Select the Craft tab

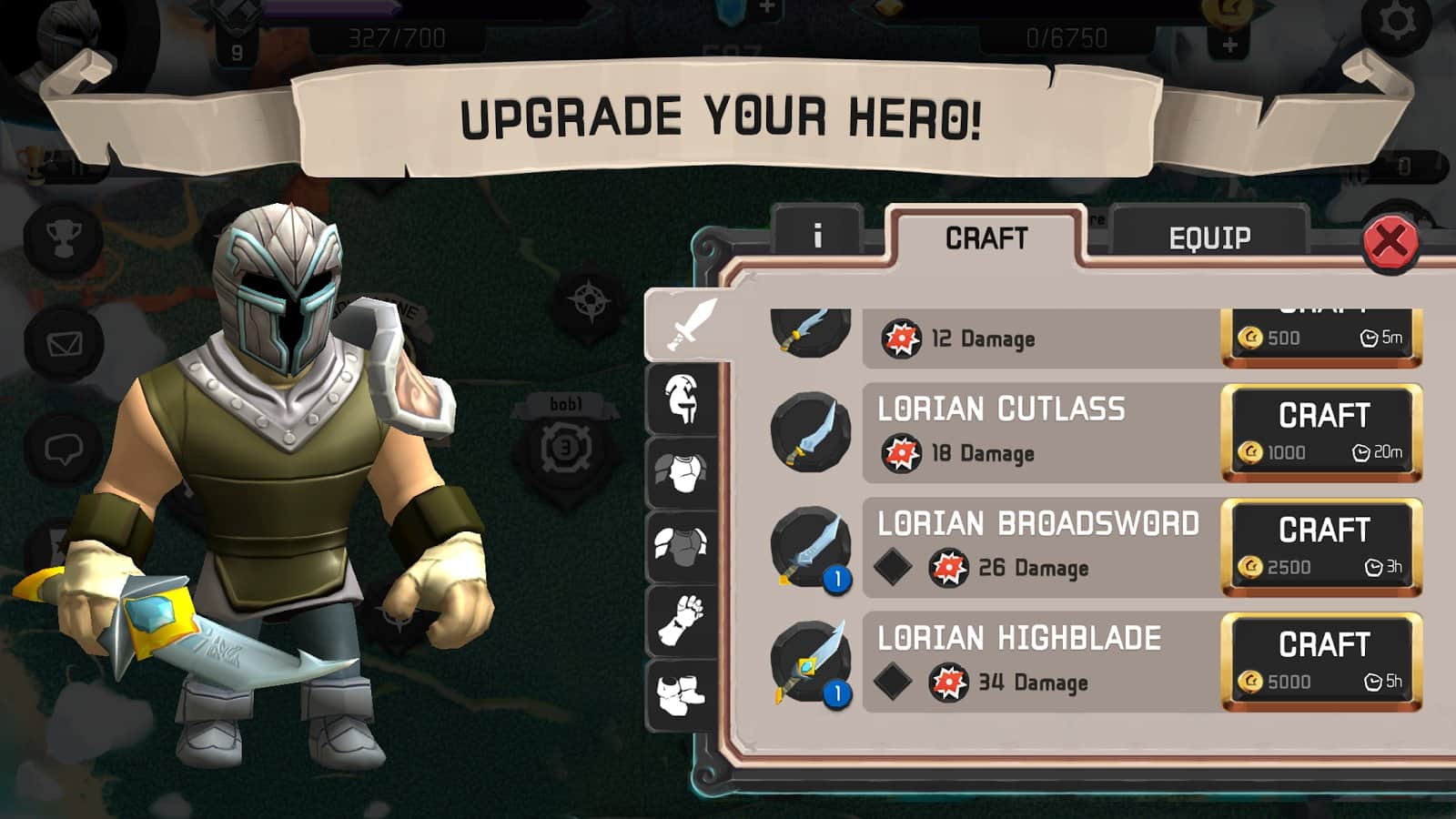pyautogui.click(x=986, y=238)
